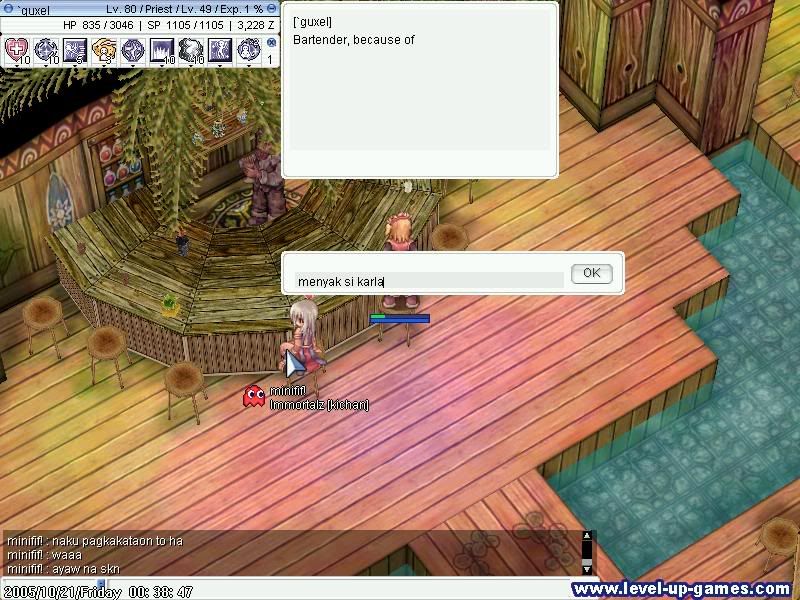
Task: Click the chat message input bar
Action: tap(300, 582)
